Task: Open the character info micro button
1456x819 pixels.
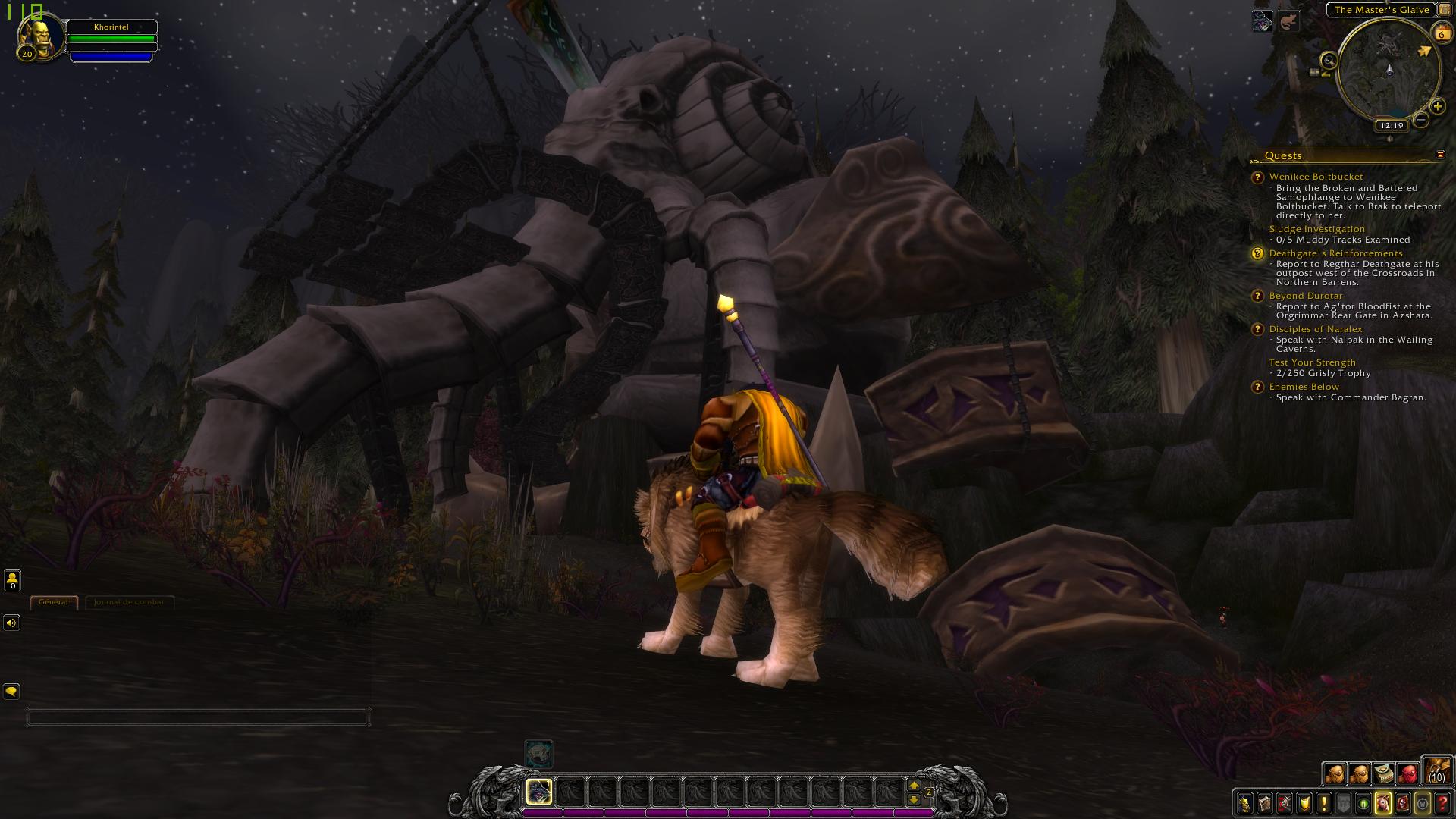Action: pos(1244,803)
